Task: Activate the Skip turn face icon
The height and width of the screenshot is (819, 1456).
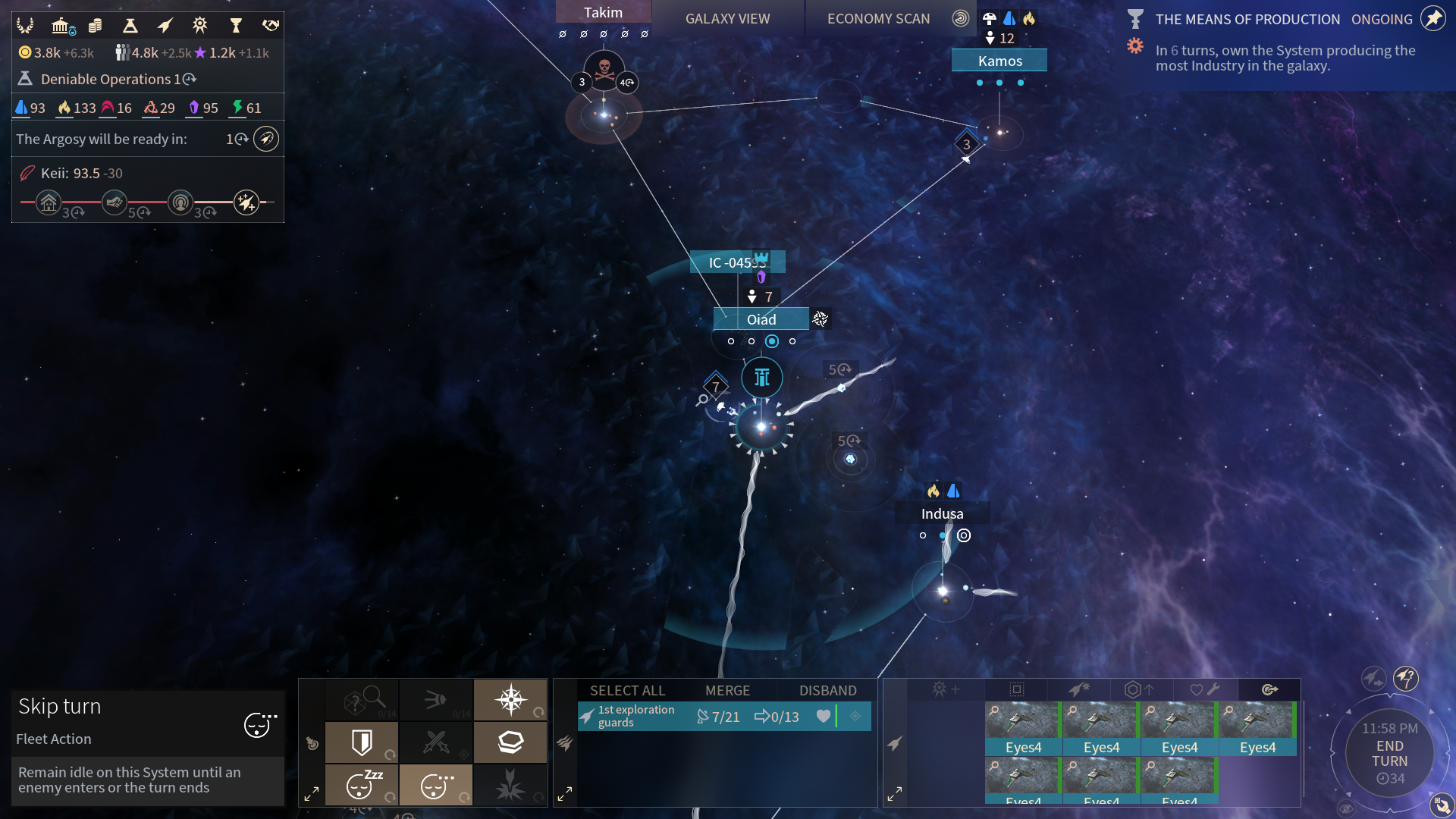Action: 259,725
